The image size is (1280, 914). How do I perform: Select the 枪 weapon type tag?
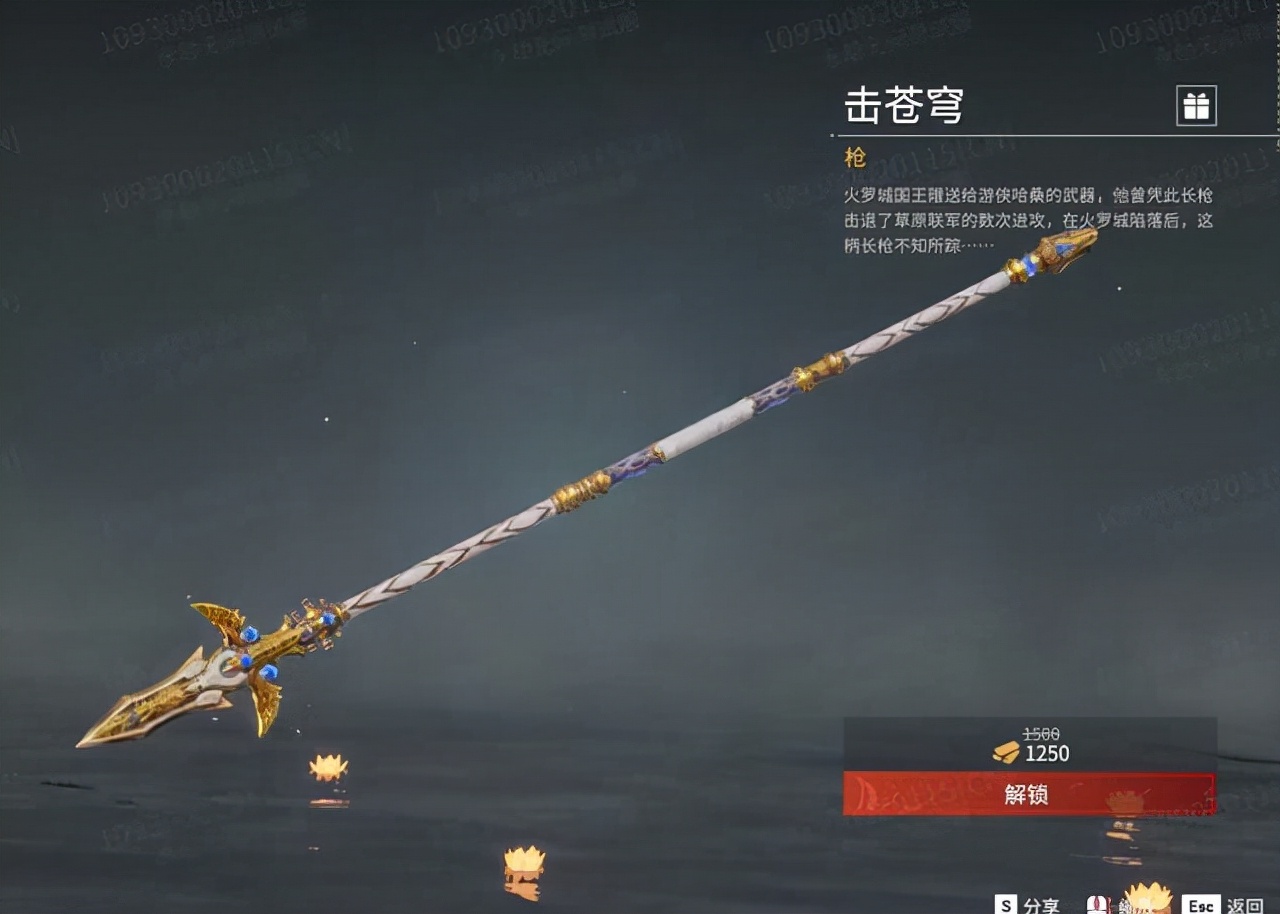pos(853,158)
